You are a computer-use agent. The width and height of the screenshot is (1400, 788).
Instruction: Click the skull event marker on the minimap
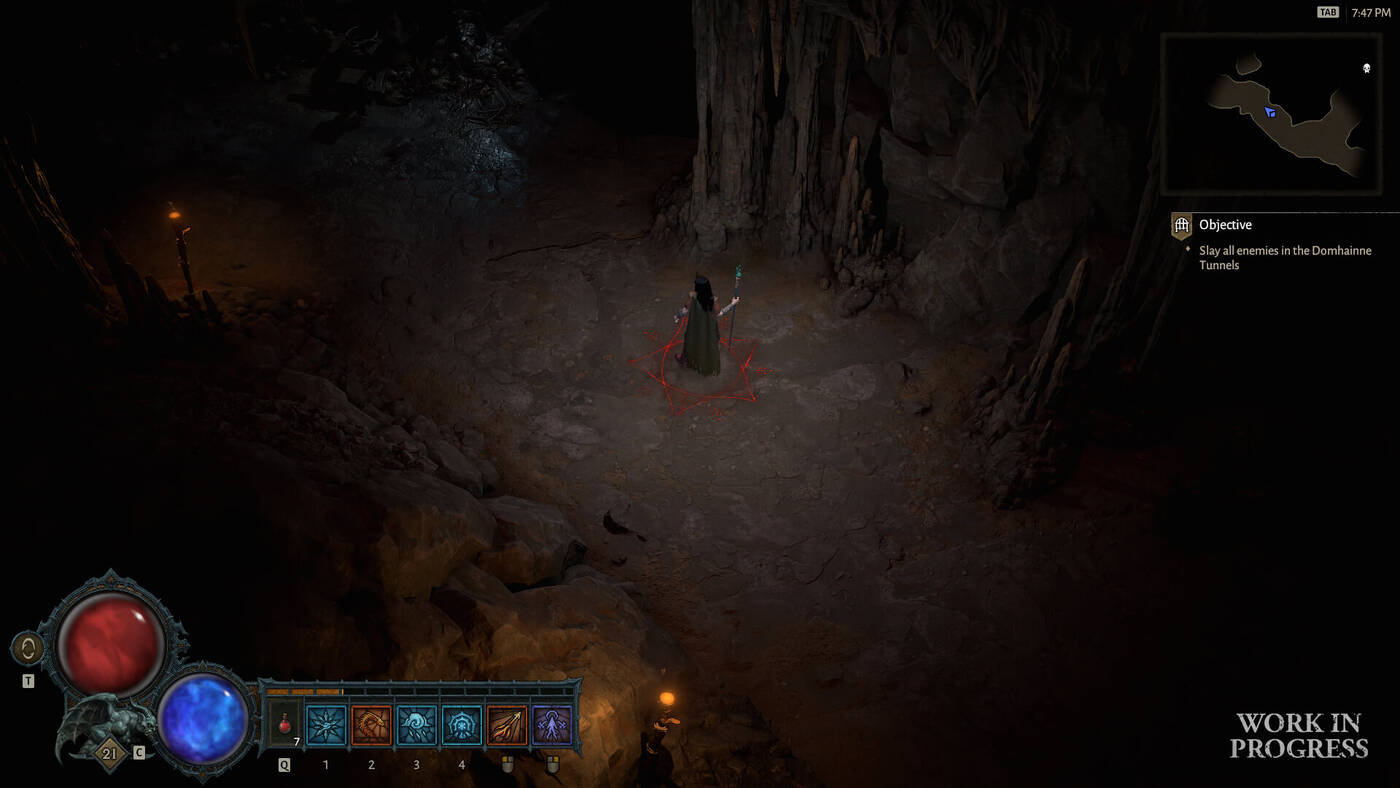click(x=1366, y=68)
